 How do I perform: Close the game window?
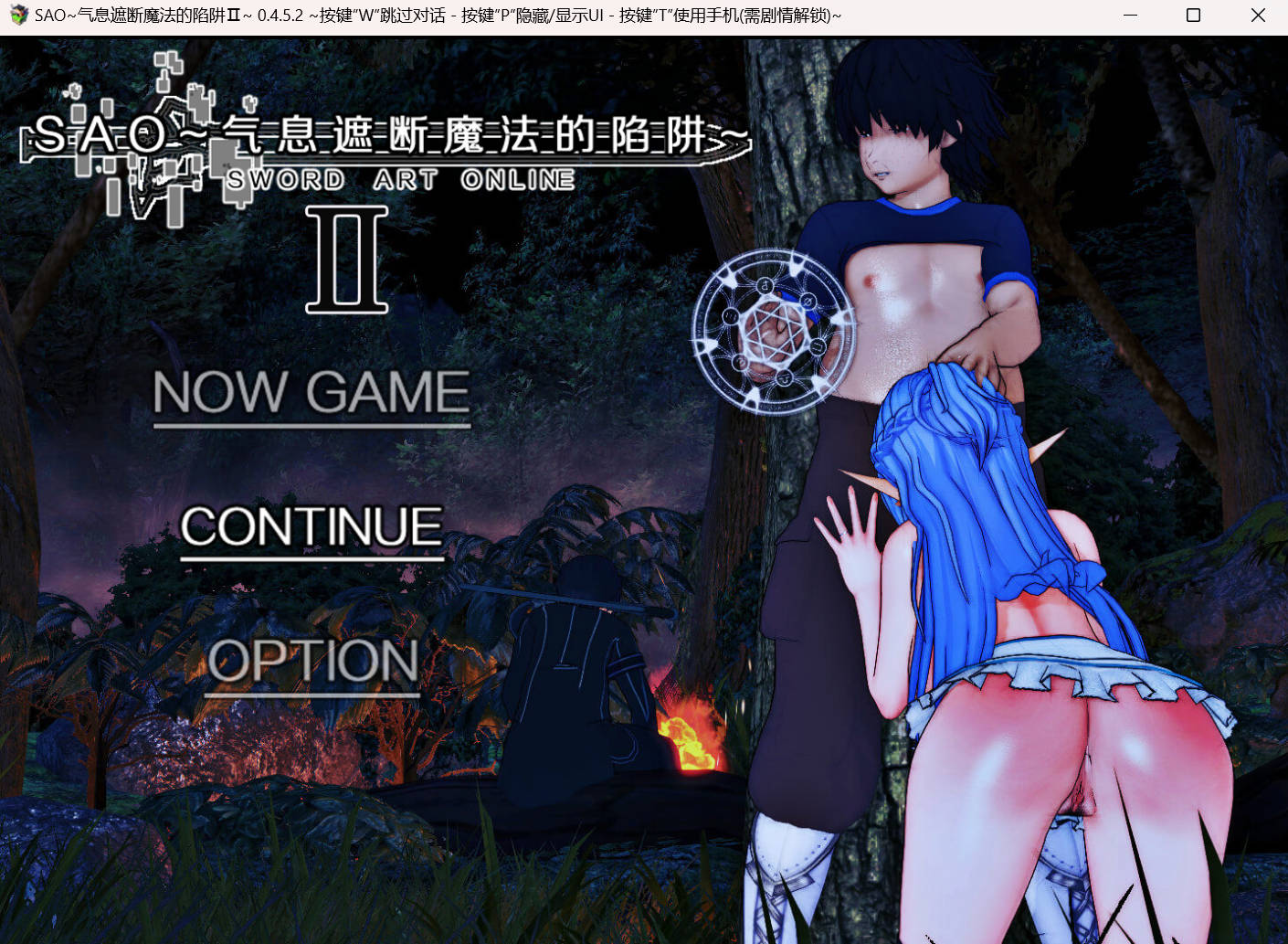point(1258,15)
